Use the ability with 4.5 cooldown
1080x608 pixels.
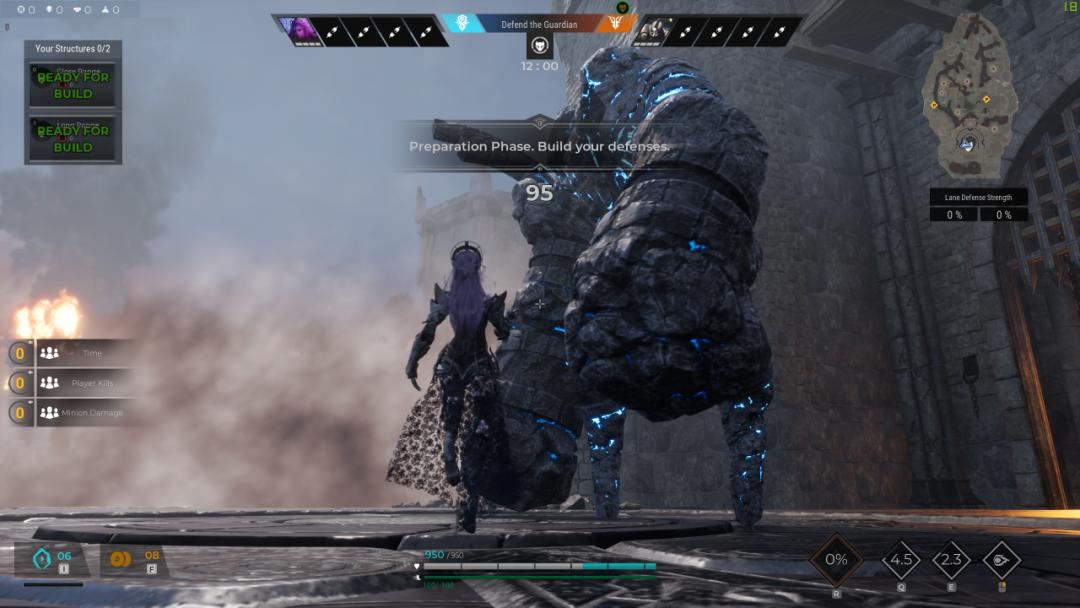coord(900,560)
